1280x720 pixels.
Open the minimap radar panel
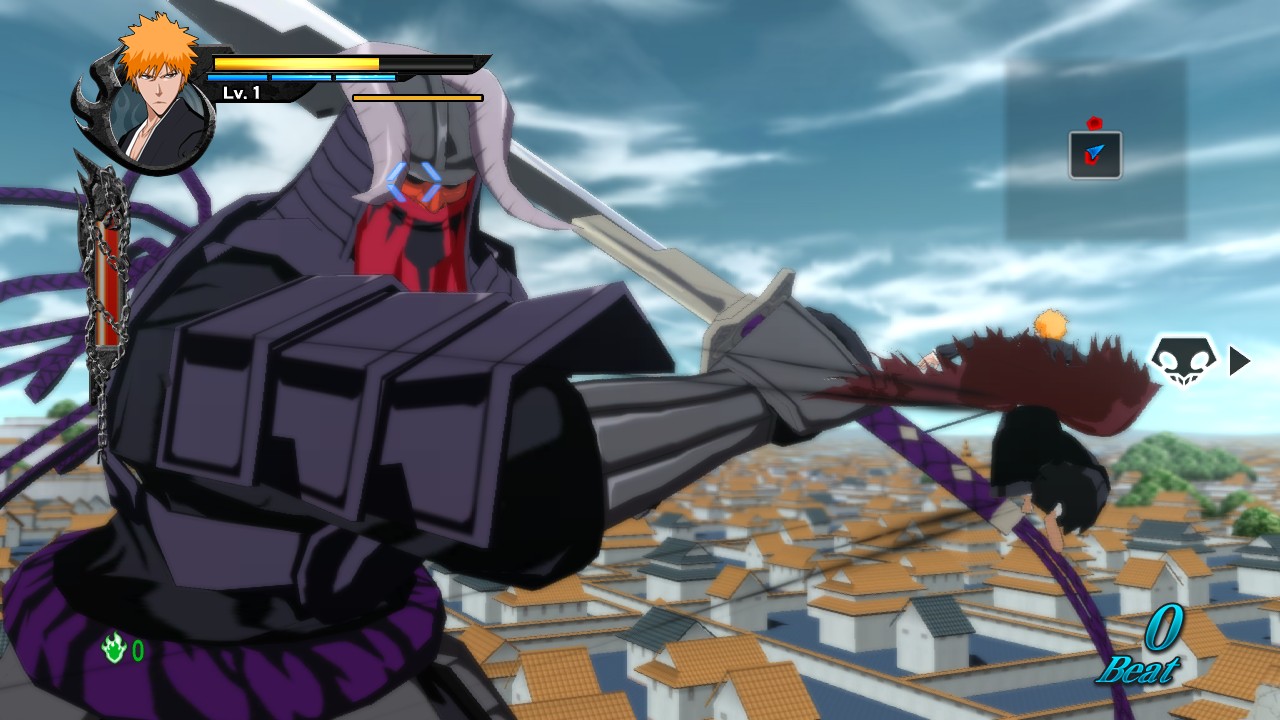coord(1095,149)
